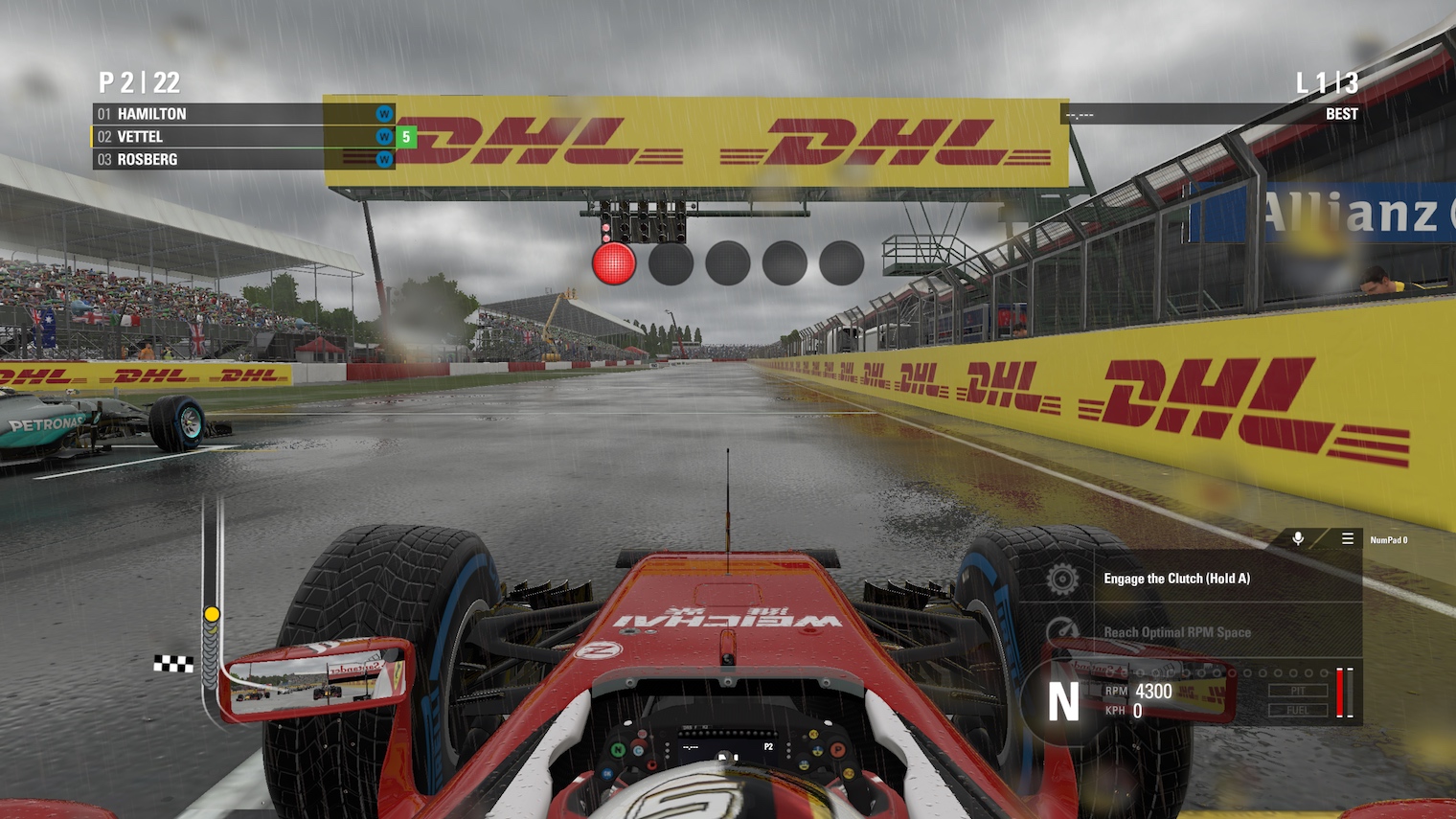Select the Reach Optimal RPM Space objective
This screenshot has height=819, width=1456.
[1177, 632]
